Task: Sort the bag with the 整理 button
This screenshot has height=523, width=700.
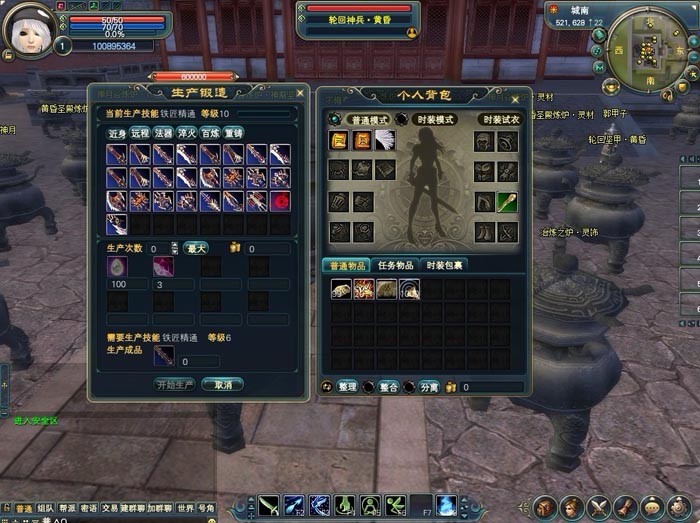Action: click(x=346, y=386)
